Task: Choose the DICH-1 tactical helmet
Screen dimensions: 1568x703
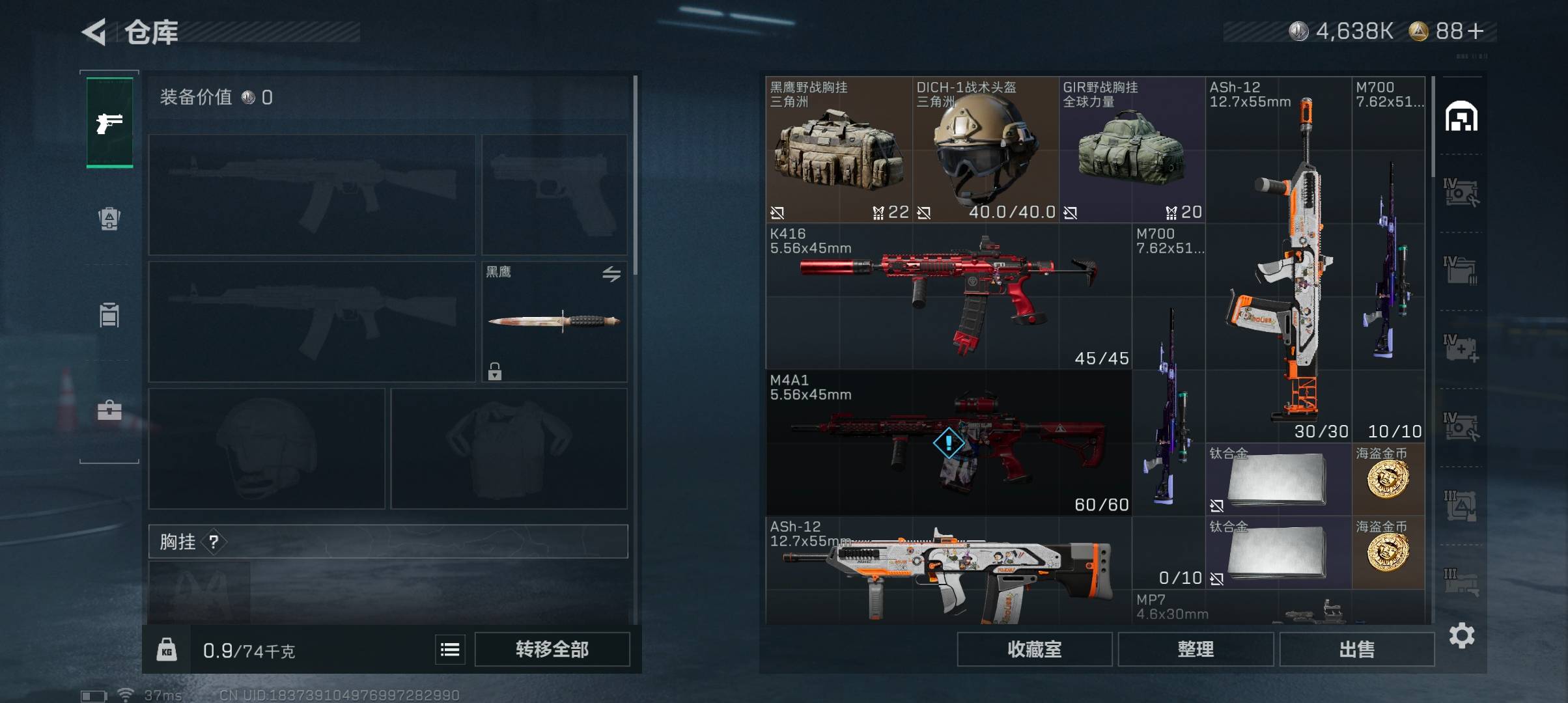Action: point(985,150)
